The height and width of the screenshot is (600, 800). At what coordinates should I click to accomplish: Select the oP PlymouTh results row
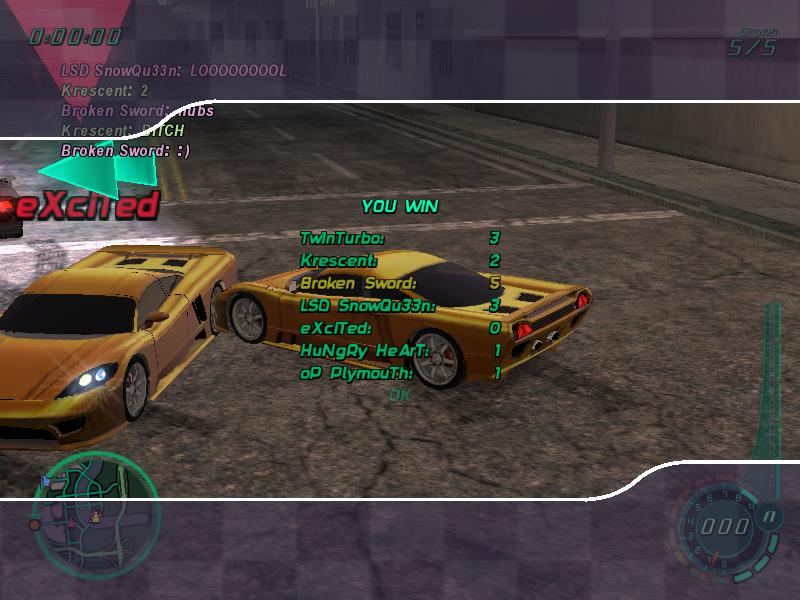(x=400, y=373)
